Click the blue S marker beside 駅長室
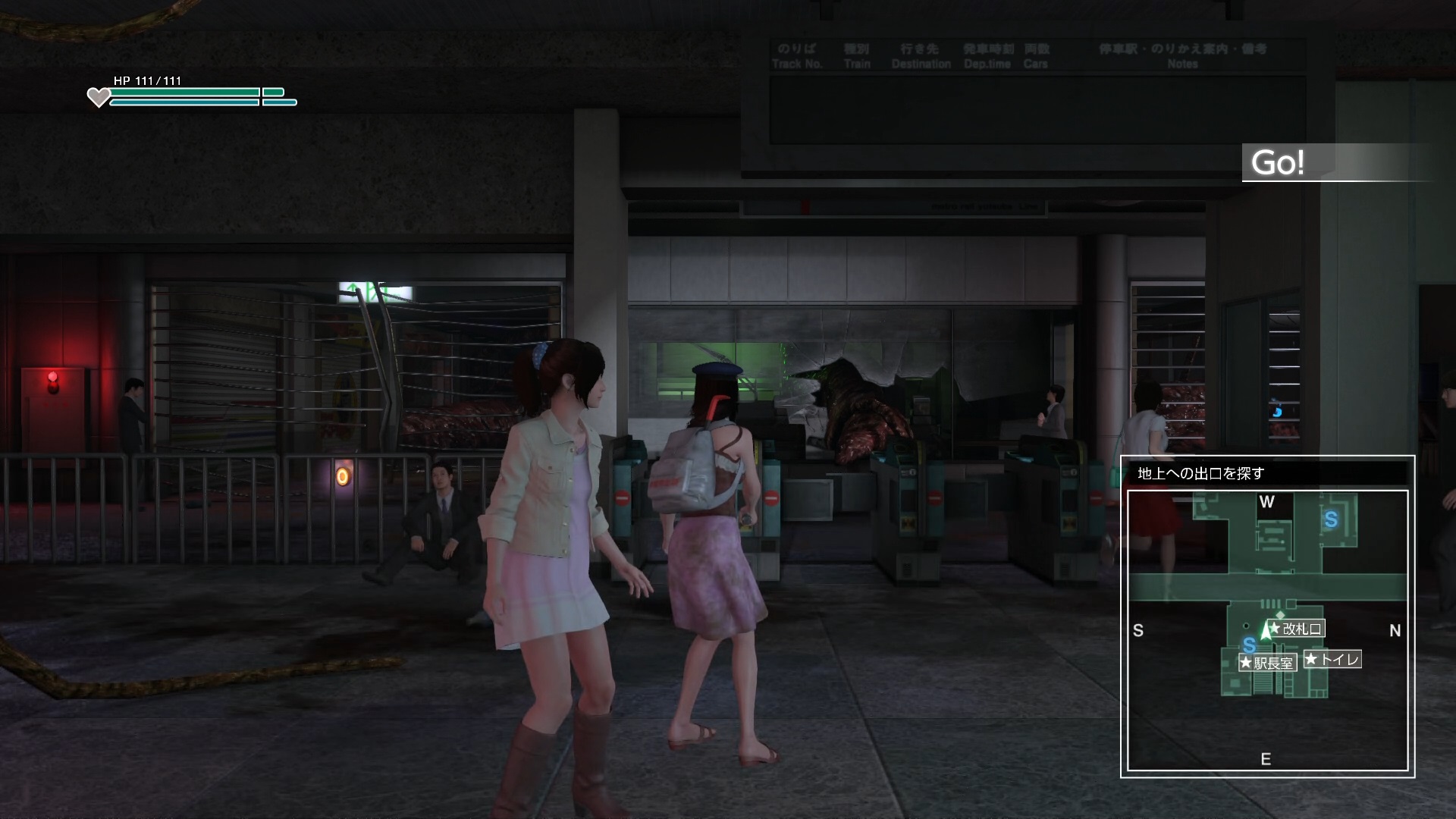Image resolution: width=1456 pixels, height=819 pixels. [1249, 645]
